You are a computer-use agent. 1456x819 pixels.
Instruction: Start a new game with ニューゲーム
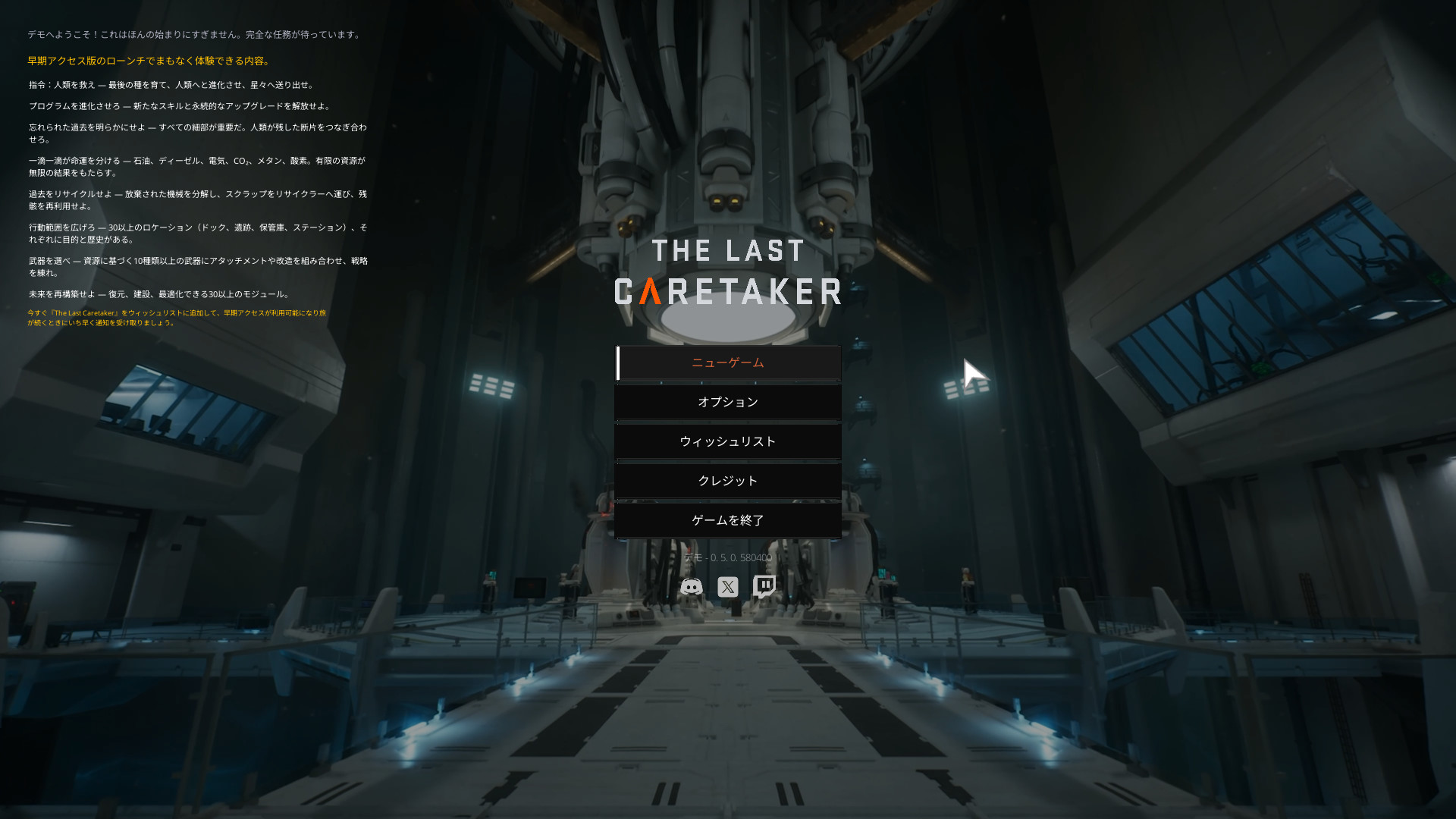[728, 363]
